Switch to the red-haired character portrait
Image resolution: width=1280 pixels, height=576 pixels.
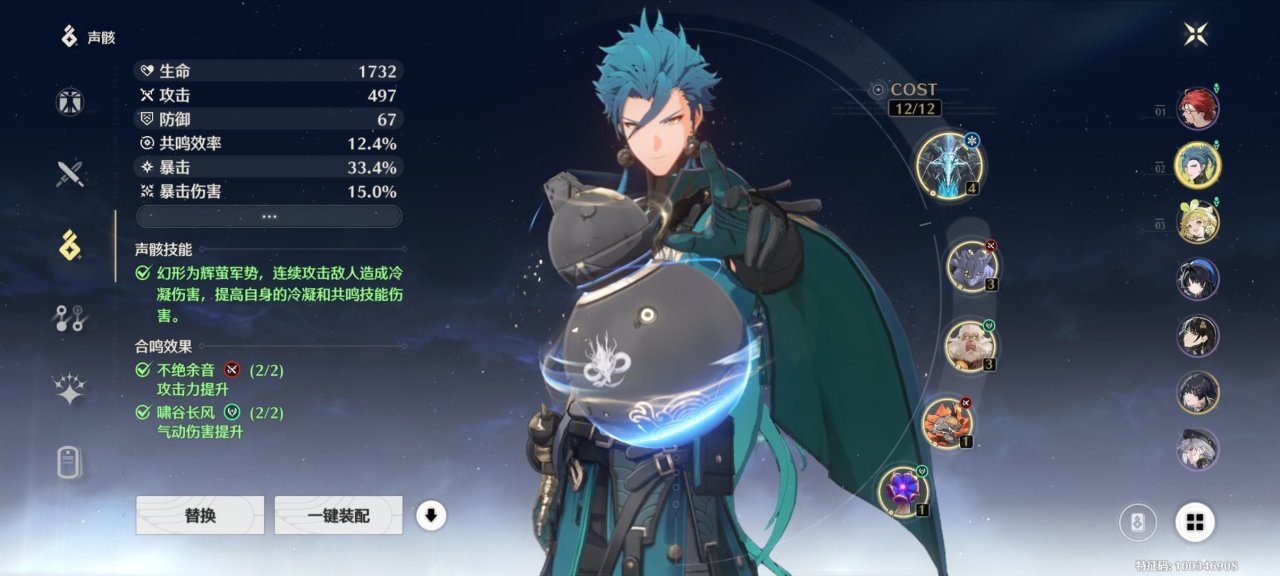(1197, 109)
